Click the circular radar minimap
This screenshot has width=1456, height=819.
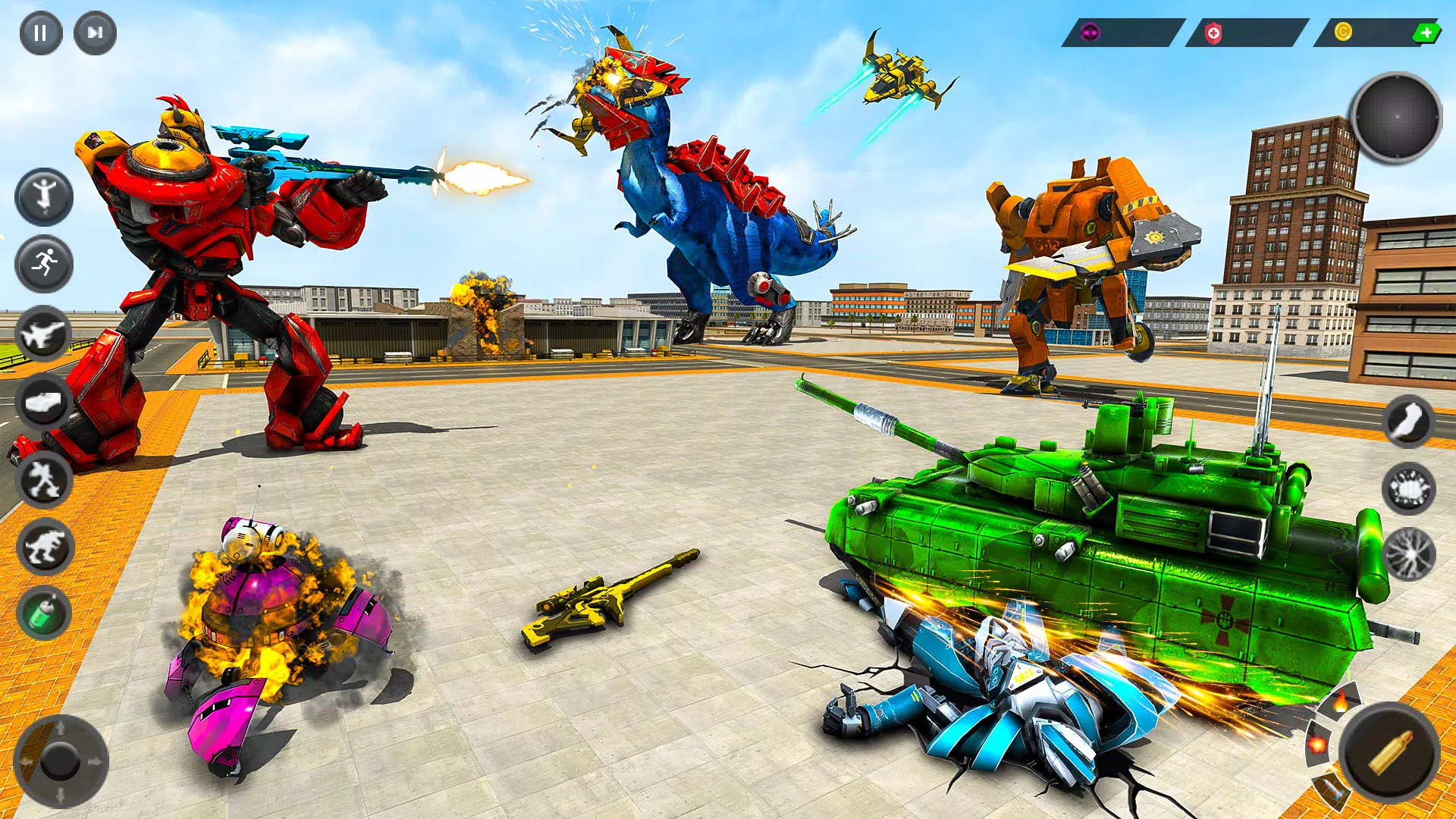click(x=1396, y=118)
